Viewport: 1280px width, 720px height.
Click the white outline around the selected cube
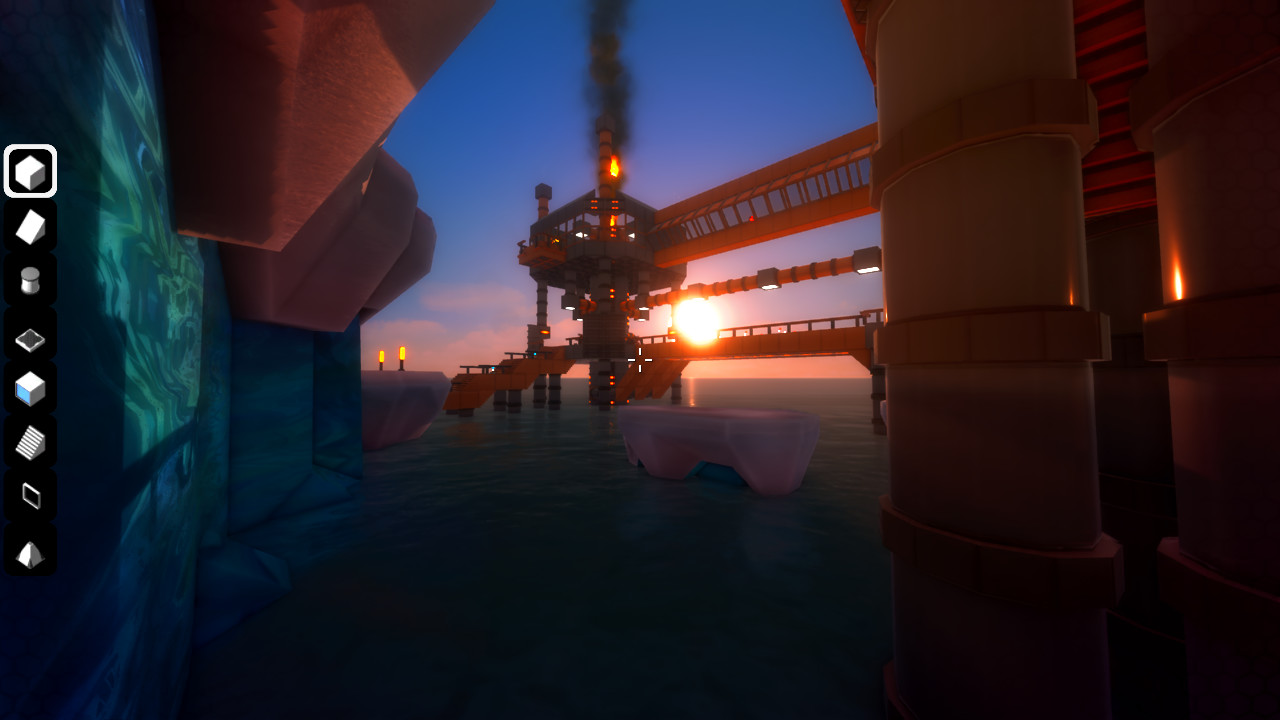coord(30,148)
